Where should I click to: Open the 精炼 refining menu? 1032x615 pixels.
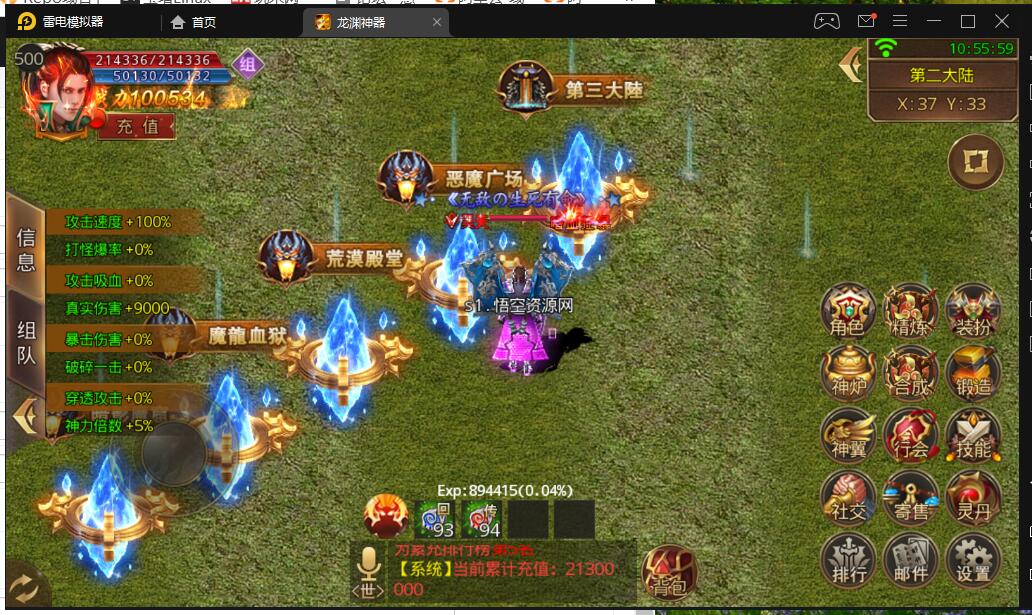pos(910,311)
